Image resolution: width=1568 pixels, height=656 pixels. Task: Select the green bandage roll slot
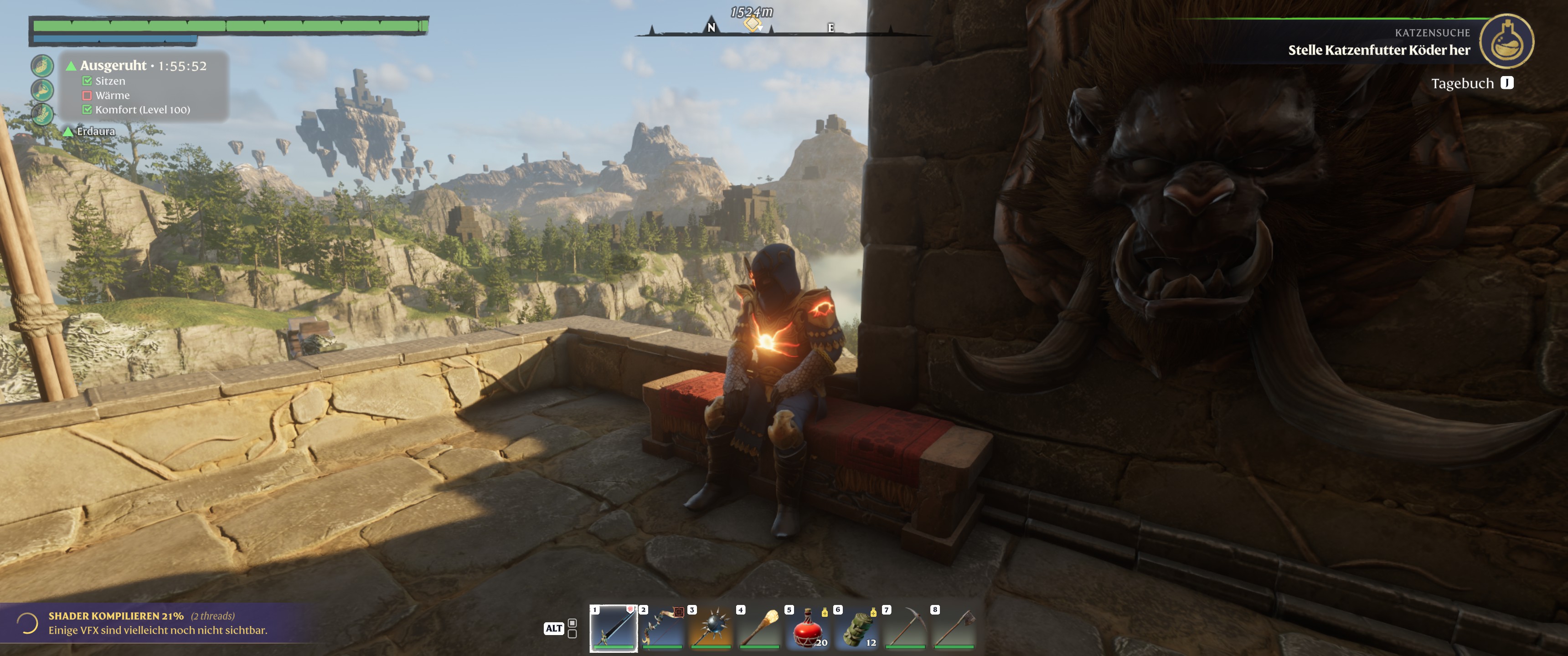point(856,627)
